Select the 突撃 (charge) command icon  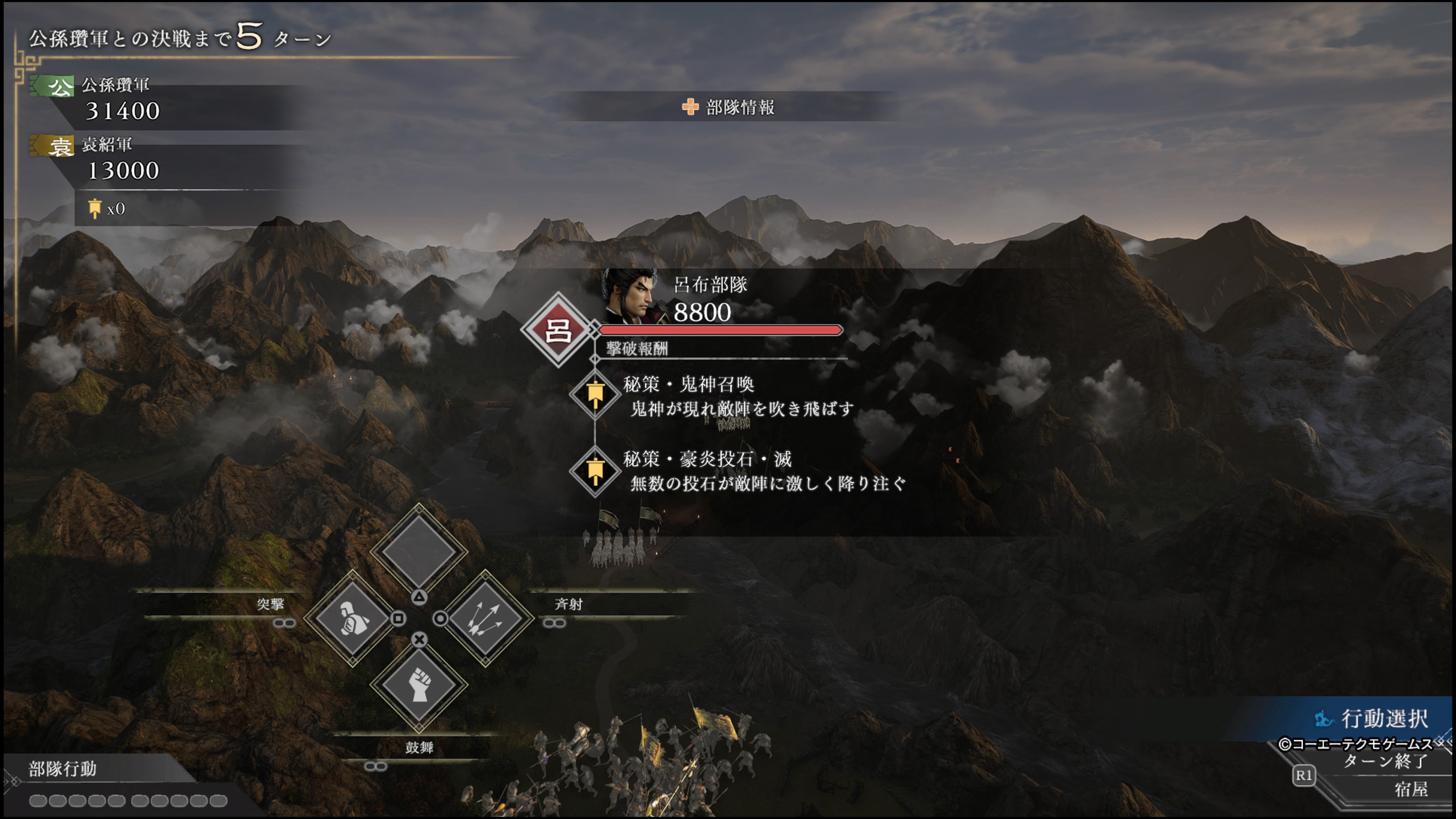coord(353,620)
